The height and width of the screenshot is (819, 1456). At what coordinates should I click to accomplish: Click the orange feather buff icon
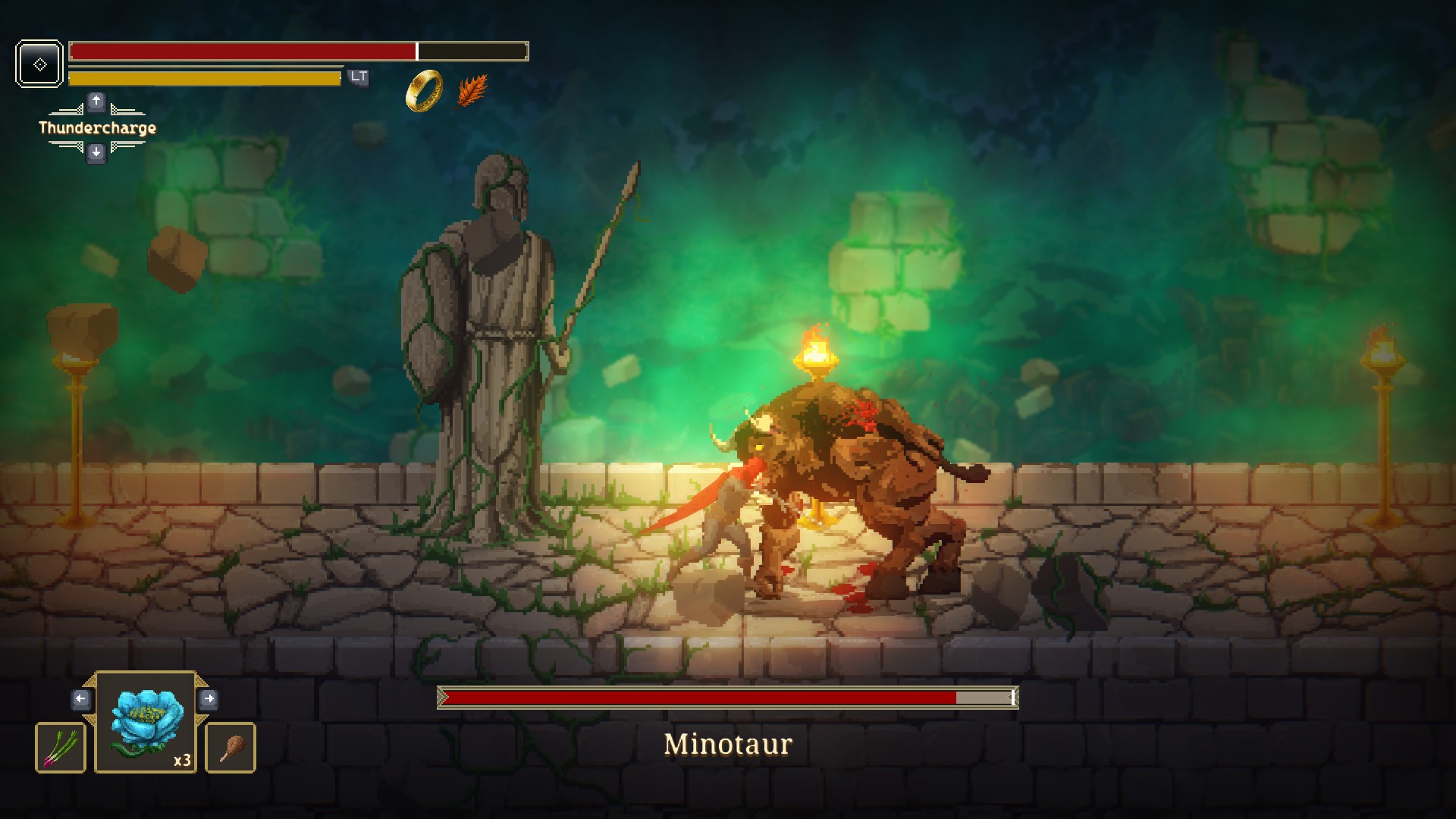472,91
